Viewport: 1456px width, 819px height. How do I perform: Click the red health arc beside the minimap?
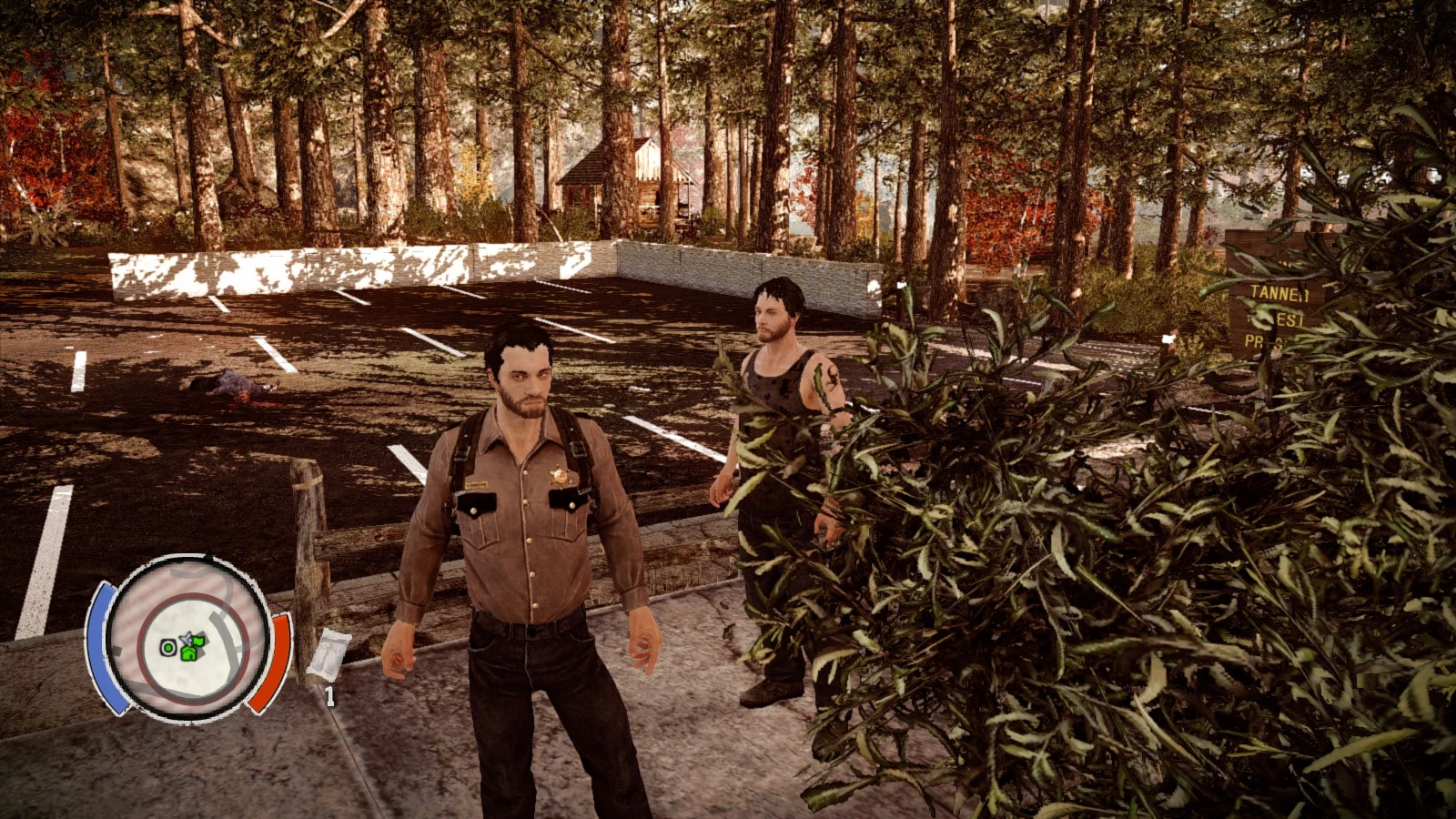click(273, 657)
